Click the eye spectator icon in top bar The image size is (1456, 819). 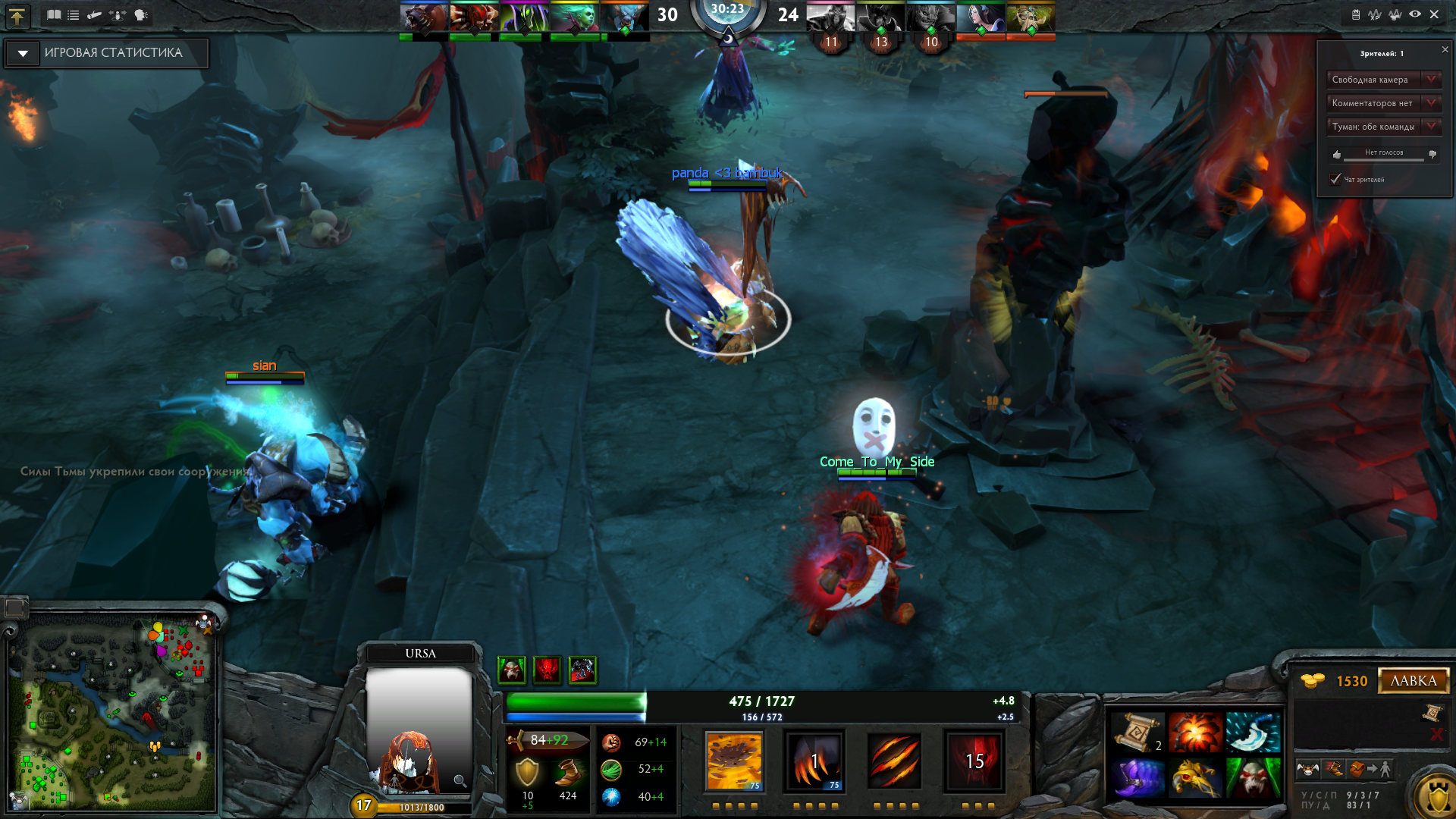pos(1415,14)
